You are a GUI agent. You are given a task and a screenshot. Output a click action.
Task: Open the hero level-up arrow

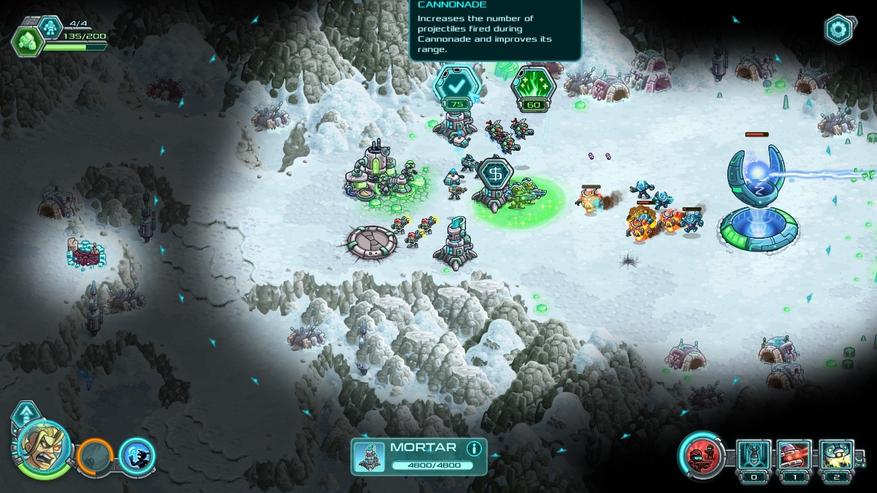[26, 412]
